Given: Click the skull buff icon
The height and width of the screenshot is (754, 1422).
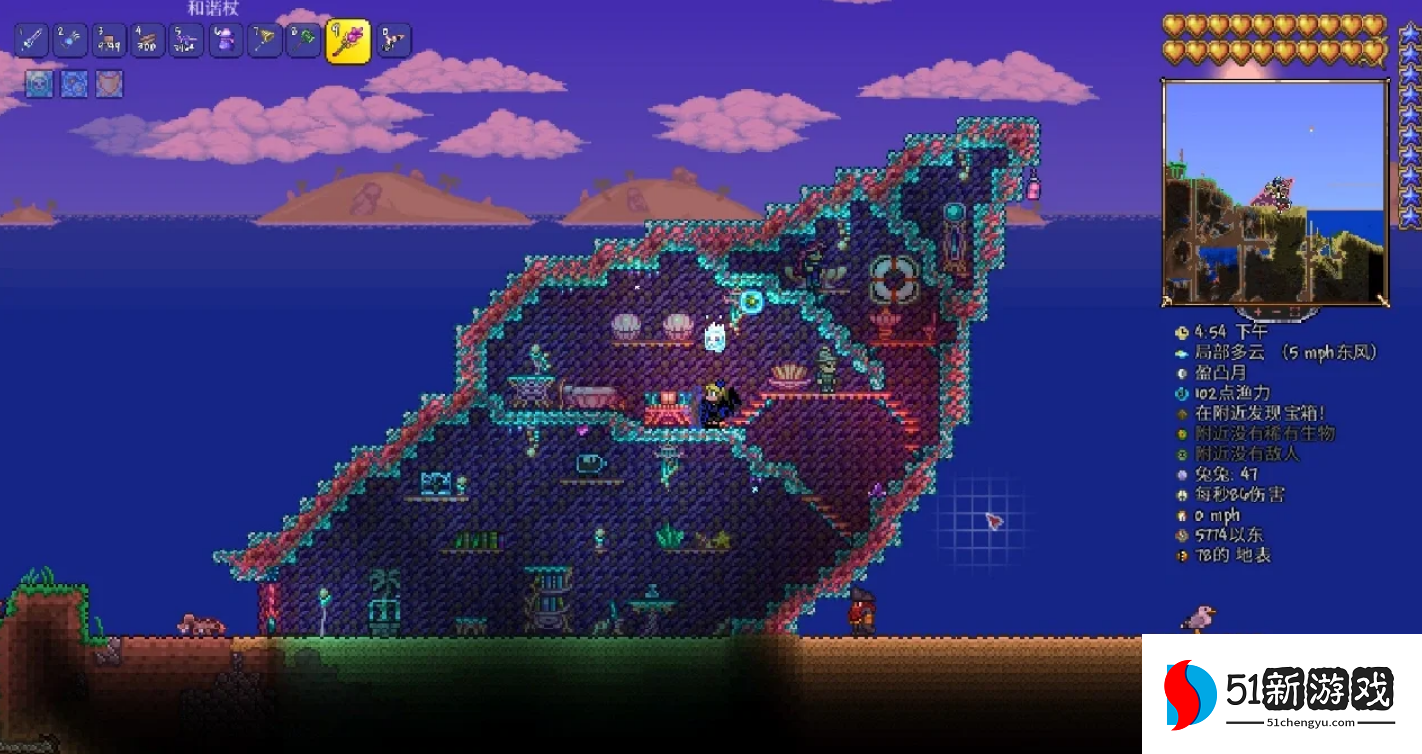Looking at the screenshot, I should pyautogui.click(x=39, y=84).
